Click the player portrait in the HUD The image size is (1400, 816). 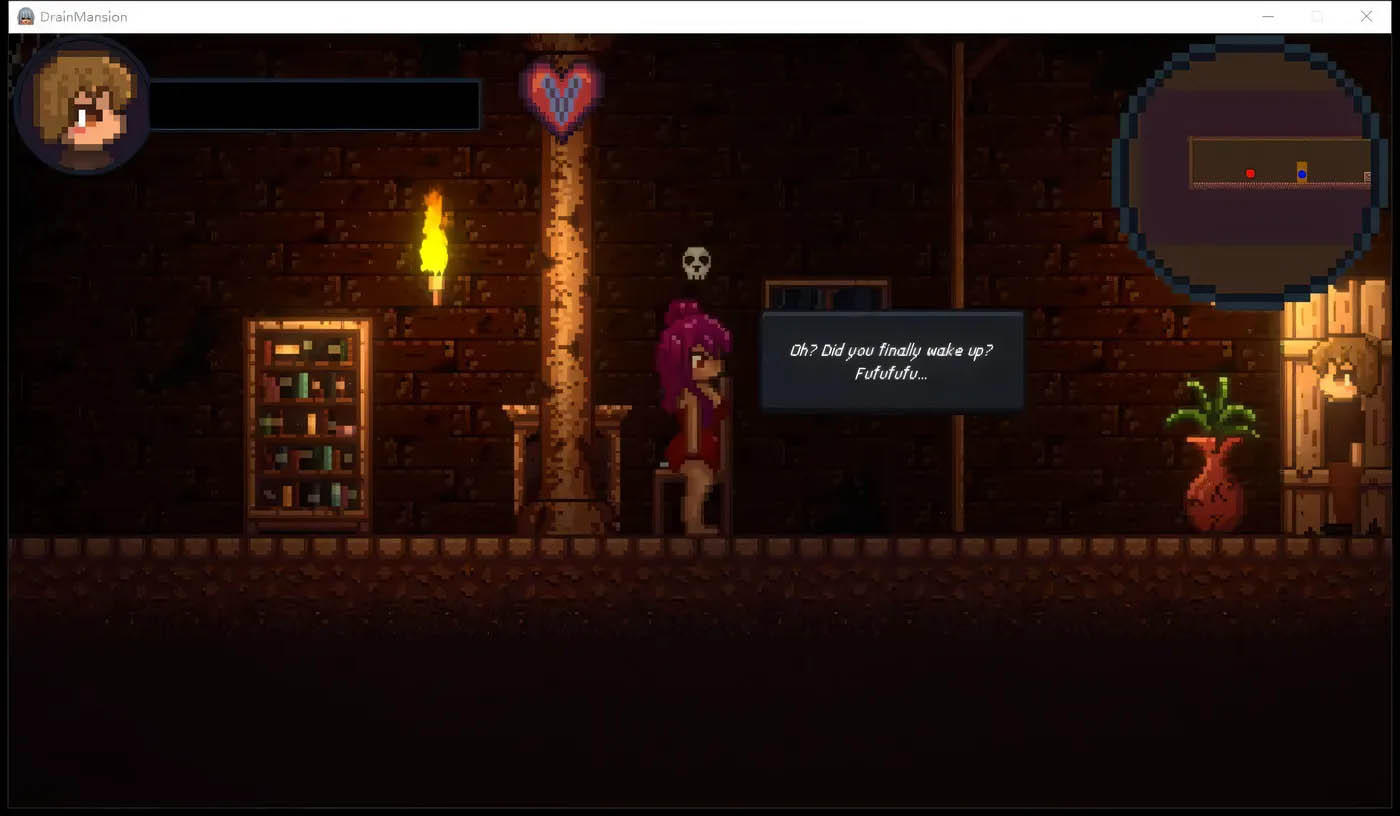(82, 107)
